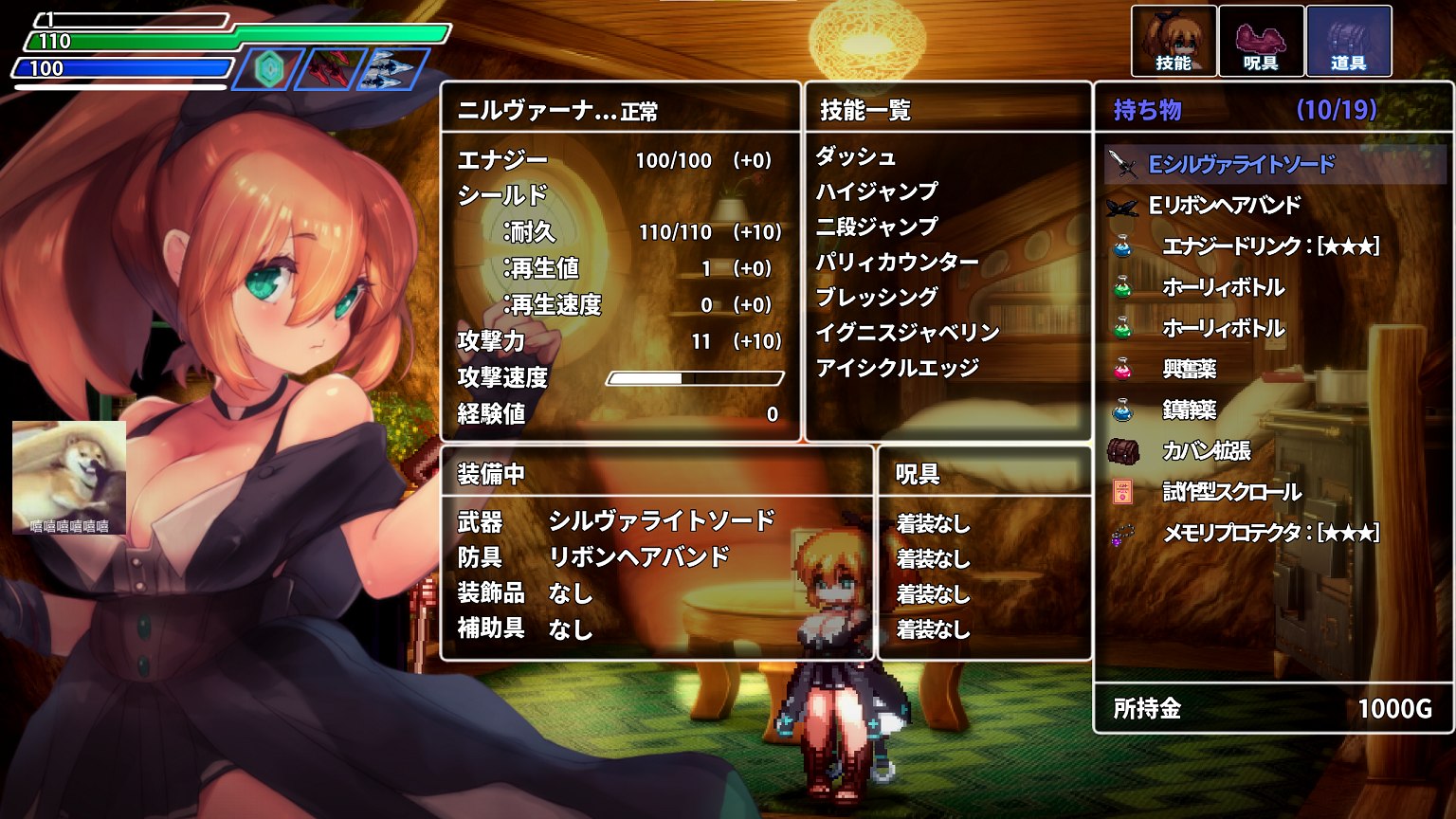Open the 呪具 cursed tools tab
The image size is (1456, 819).
(x=1260, y=41)
